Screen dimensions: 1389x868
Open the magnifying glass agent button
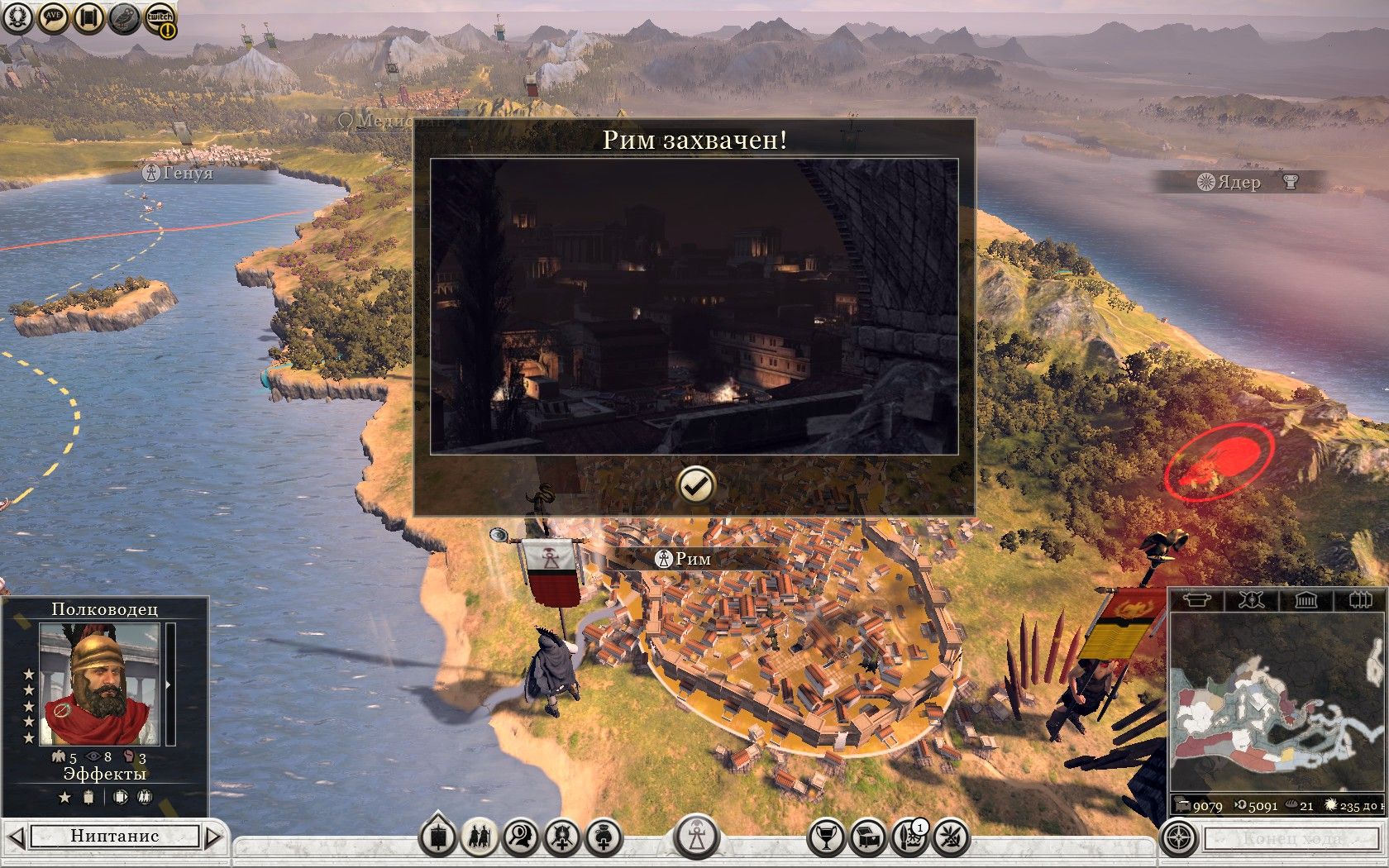pos(521,837)
